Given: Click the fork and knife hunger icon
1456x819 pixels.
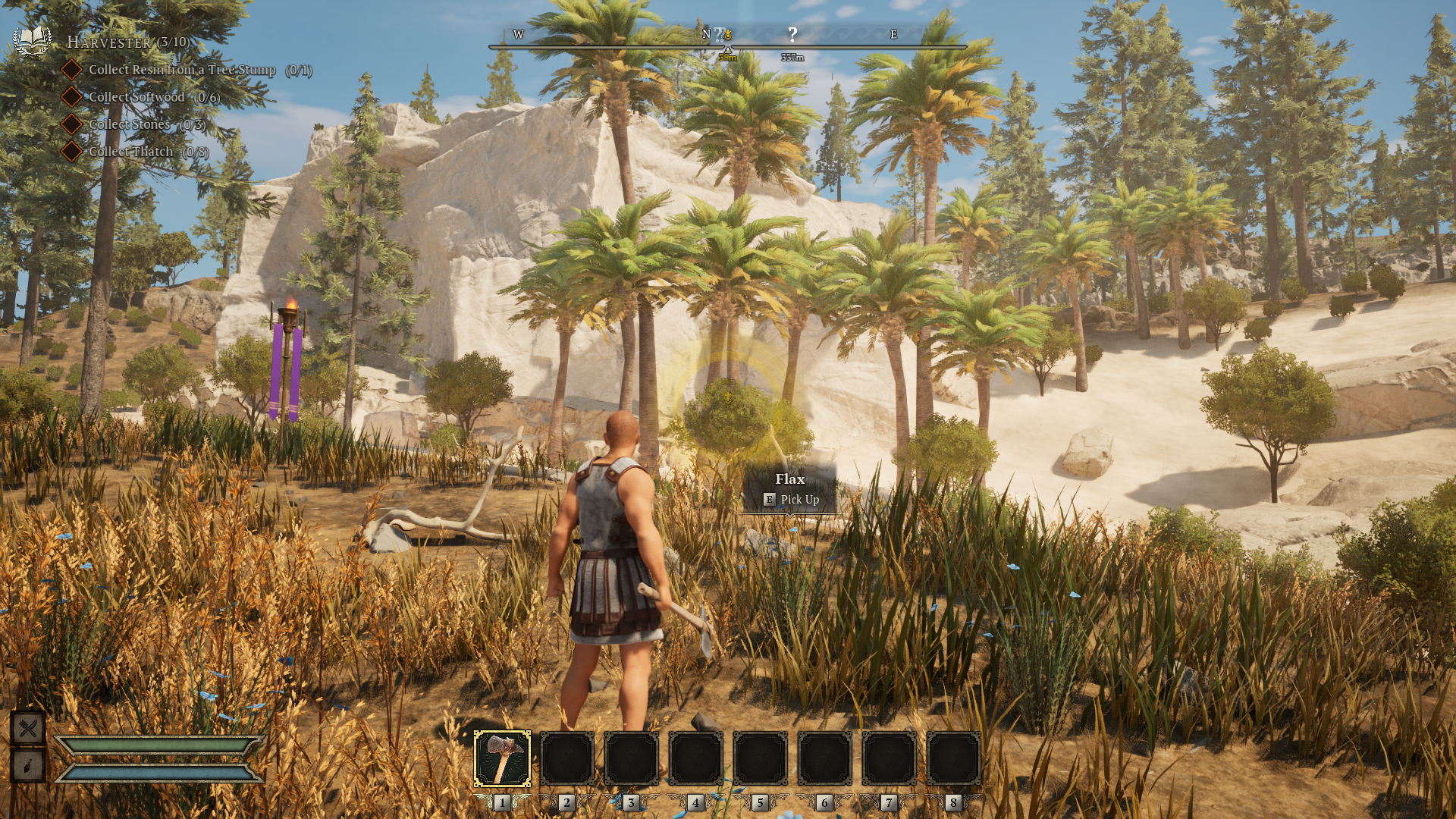Looking at the screenshot, I should (x=28, y=729).
